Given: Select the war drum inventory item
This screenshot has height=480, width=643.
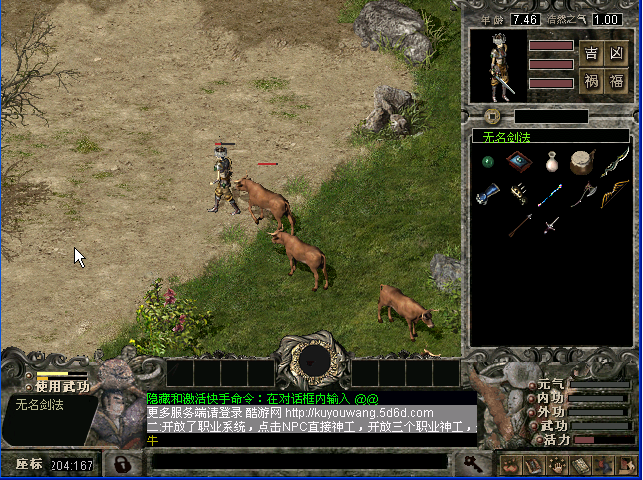Looking at the screenshot, I should (x=582, y=161).
